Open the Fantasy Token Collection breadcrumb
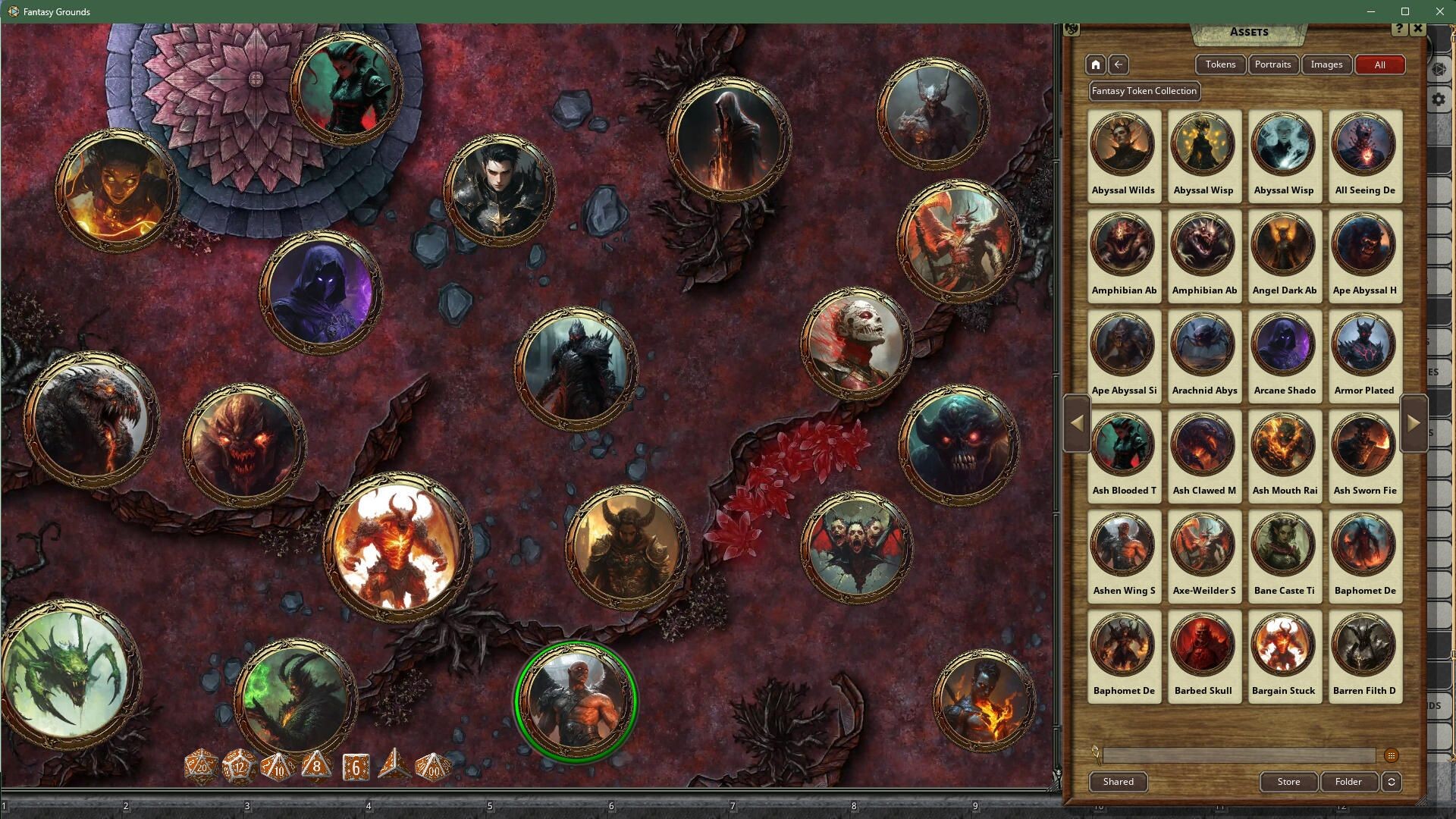This screenshot has height=819, width=1456. coord(1144,91)
